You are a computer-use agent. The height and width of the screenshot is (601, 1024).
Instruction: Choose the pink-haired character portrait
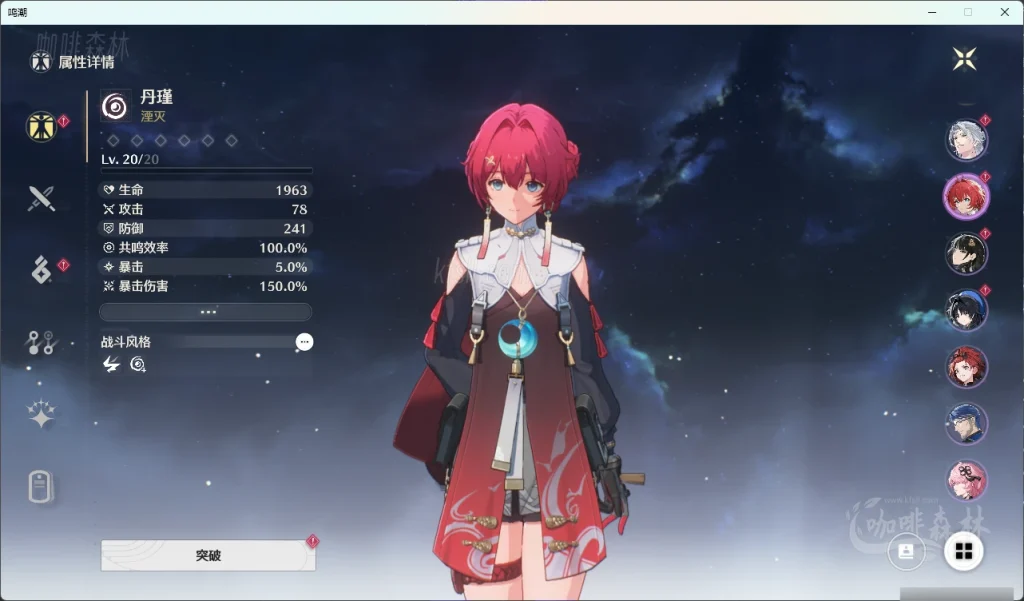(x=966, y=480)
